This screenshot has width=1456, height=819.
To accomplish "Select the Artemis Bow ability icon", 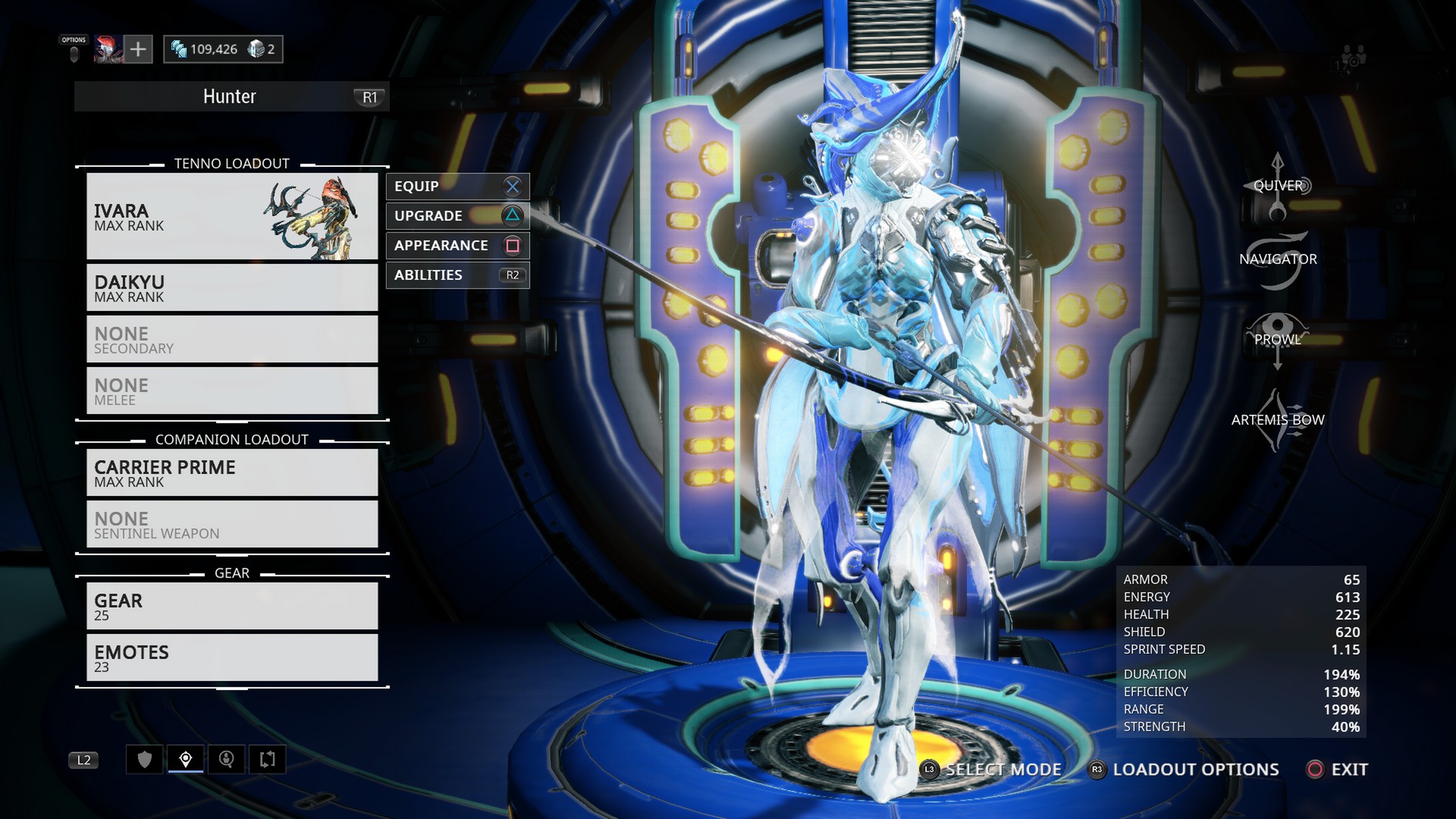I will [1278, 420].
